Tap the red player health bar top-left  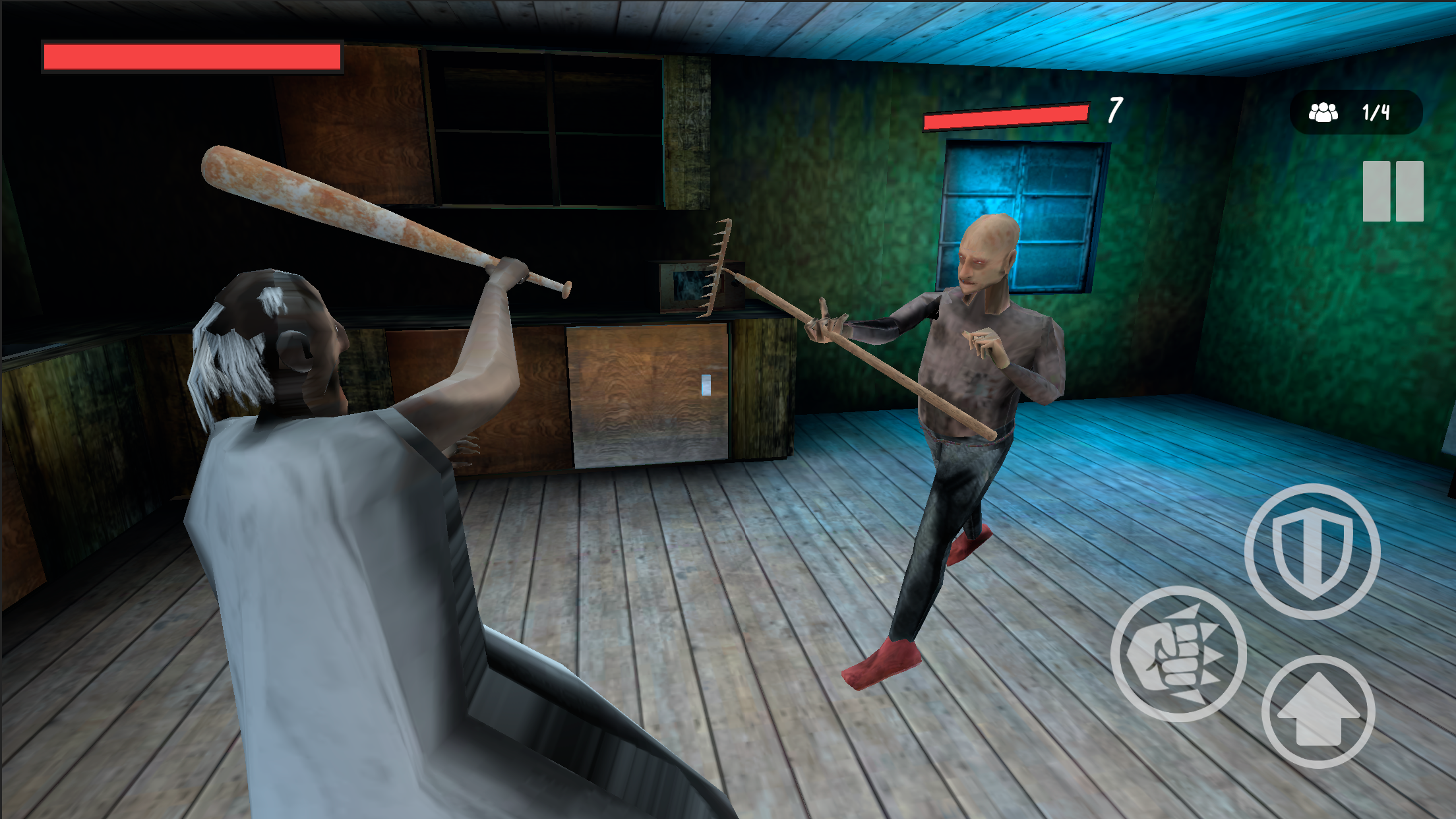click(x=191, y=58)
